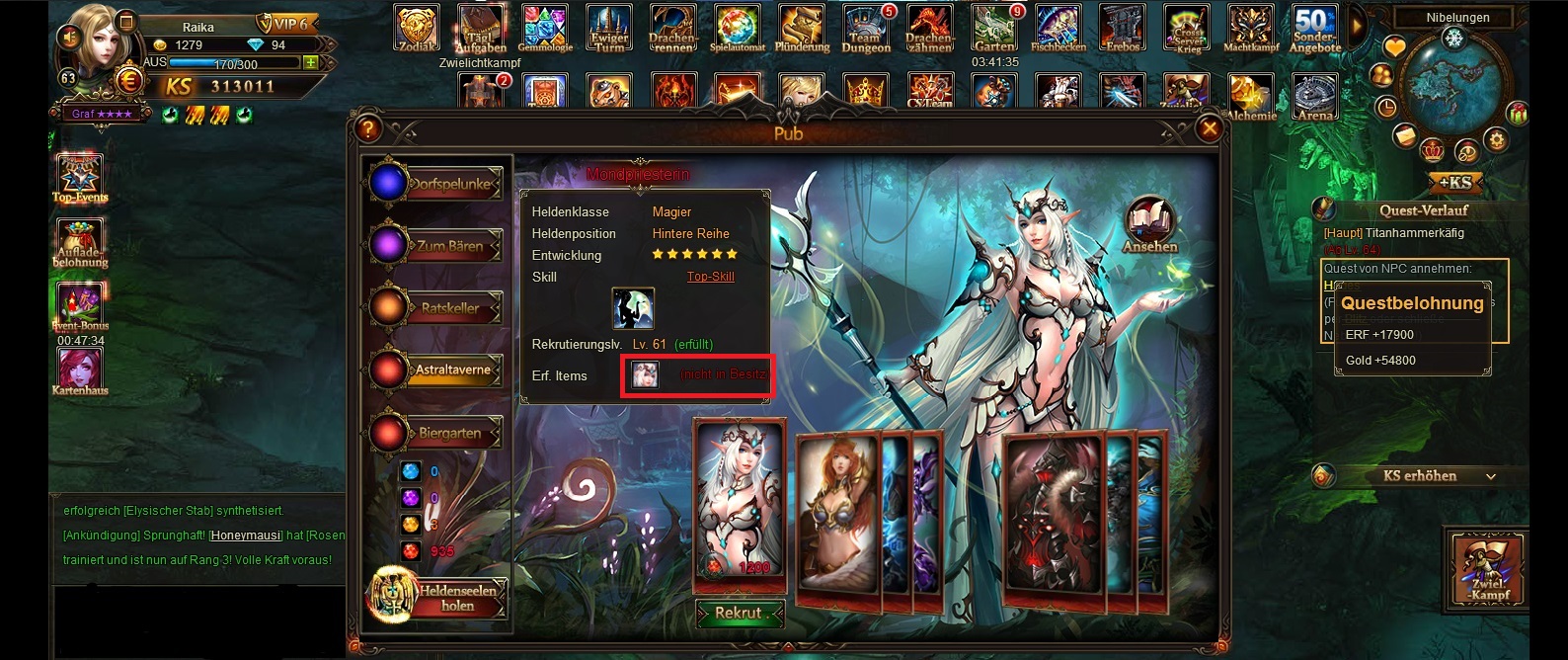Open the Arena icon
Screen dimensions: 1568x660
pos(1314,97)
